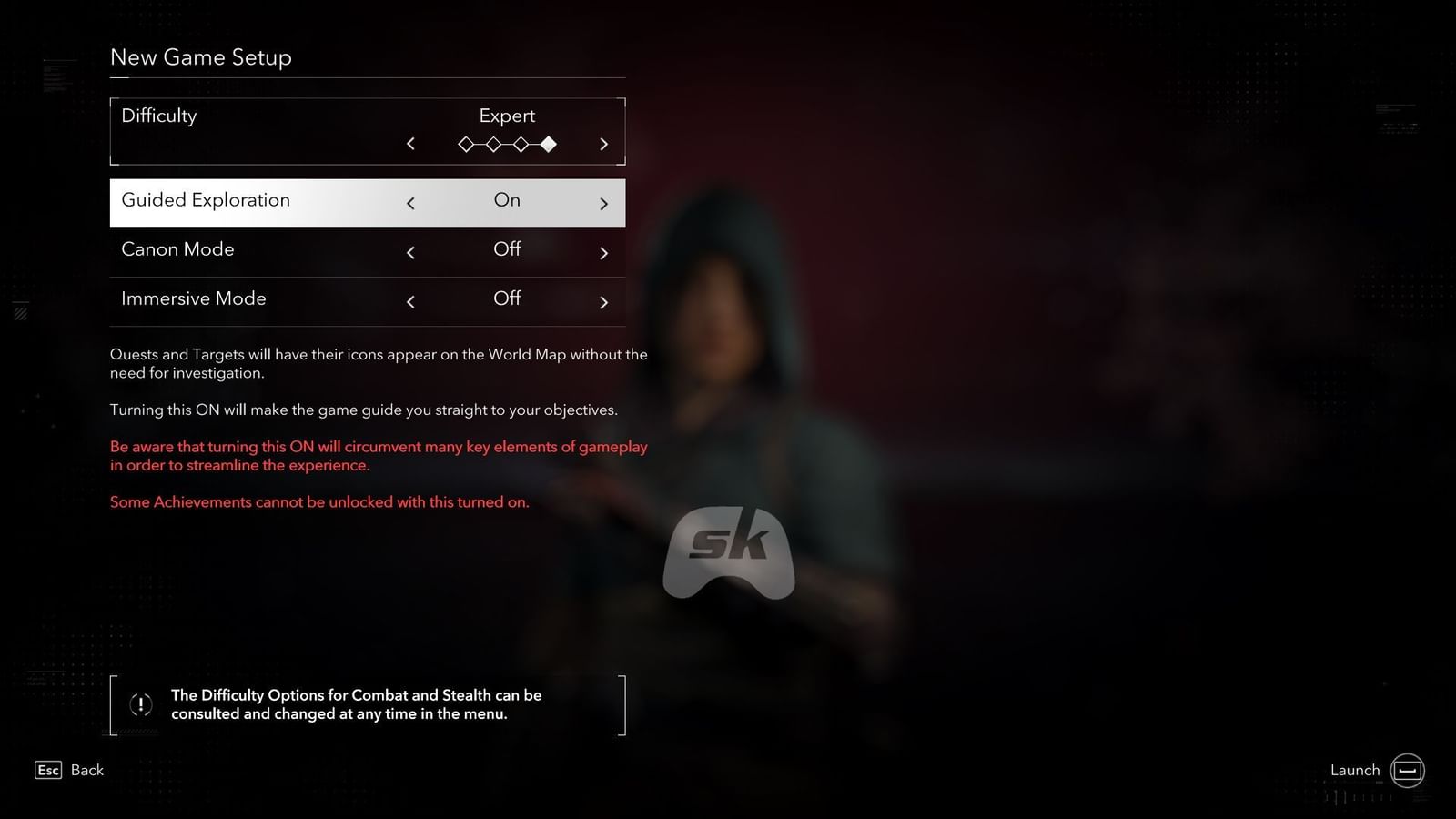Select the filled diamond marking Expert difficulty
The width and height of the screenshot is (1456, 819).
(x=548, y=144)
